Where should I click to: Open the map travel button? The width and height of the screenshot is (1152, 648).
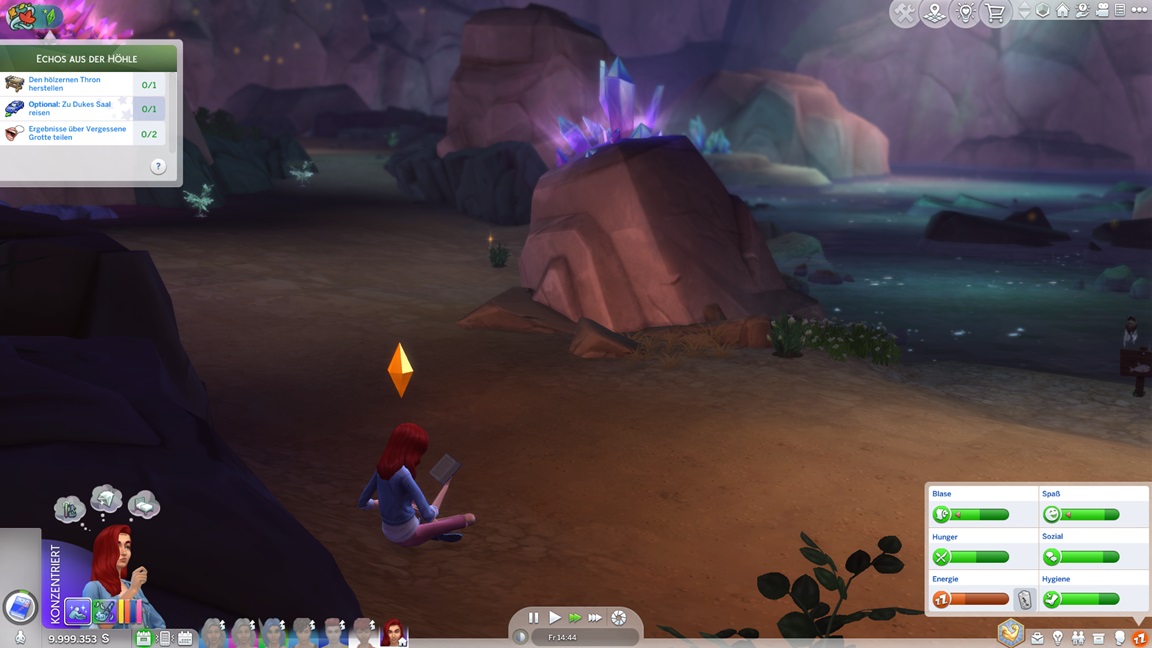934,13
